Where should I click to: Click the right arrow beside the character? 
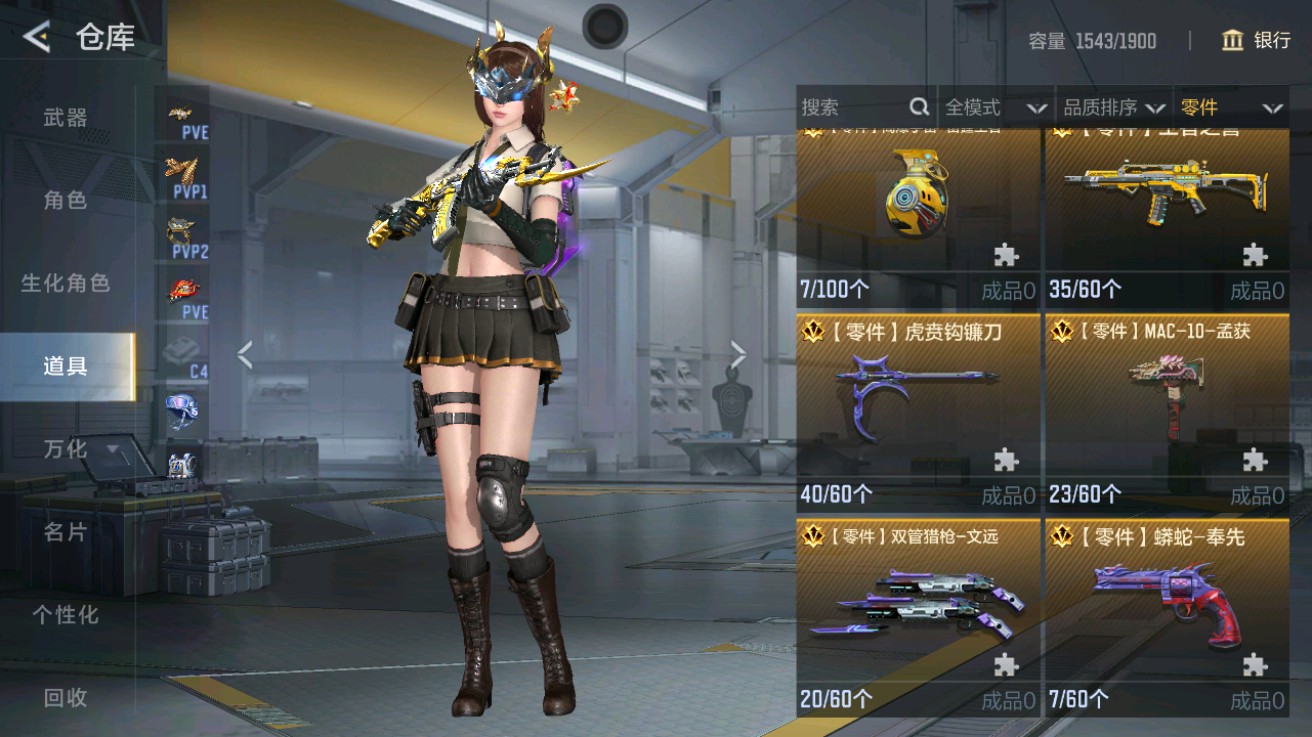[738, 352]
